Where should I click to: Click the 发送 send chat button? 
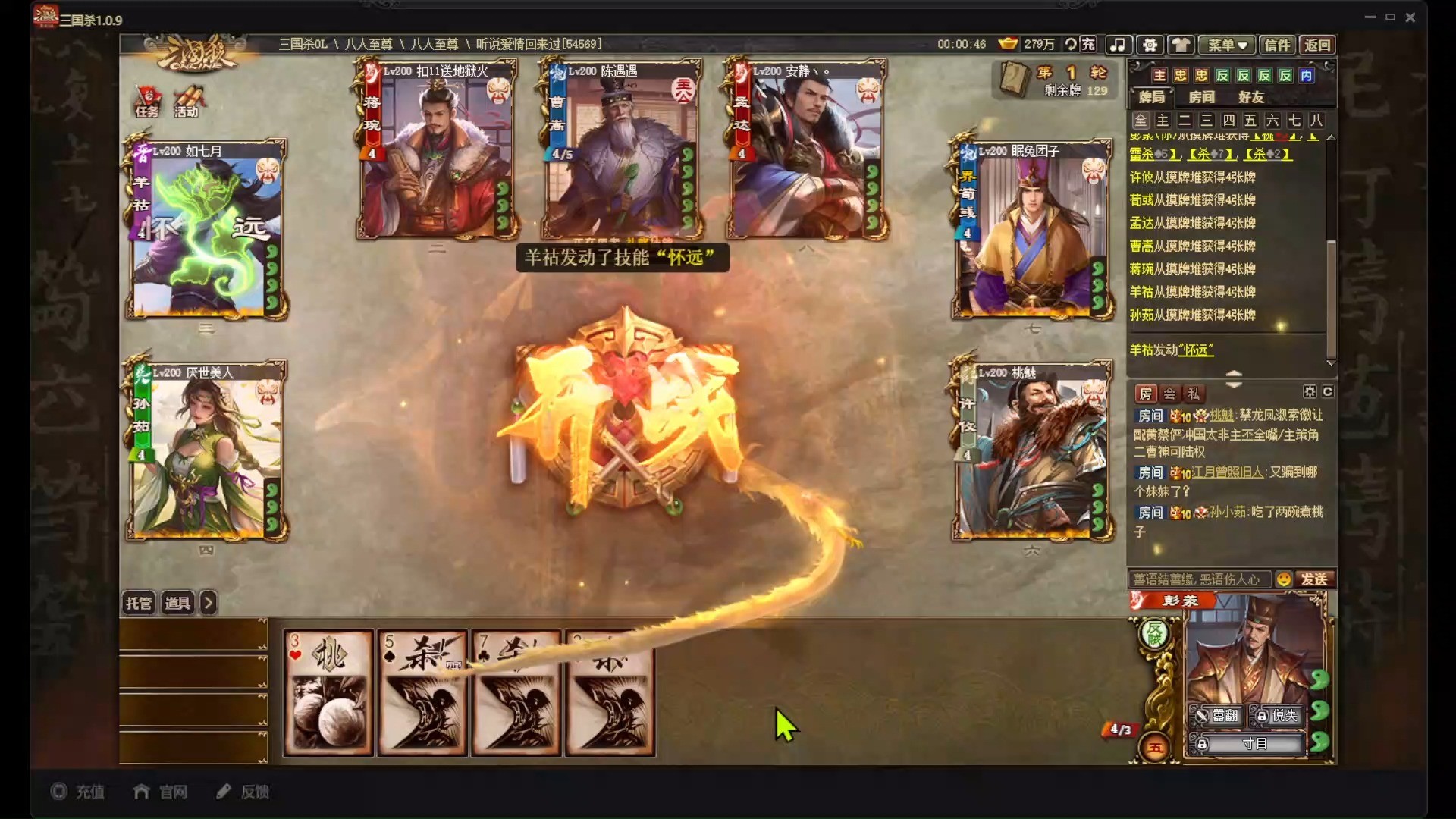pyautogui.click(x=1314, y=579)
